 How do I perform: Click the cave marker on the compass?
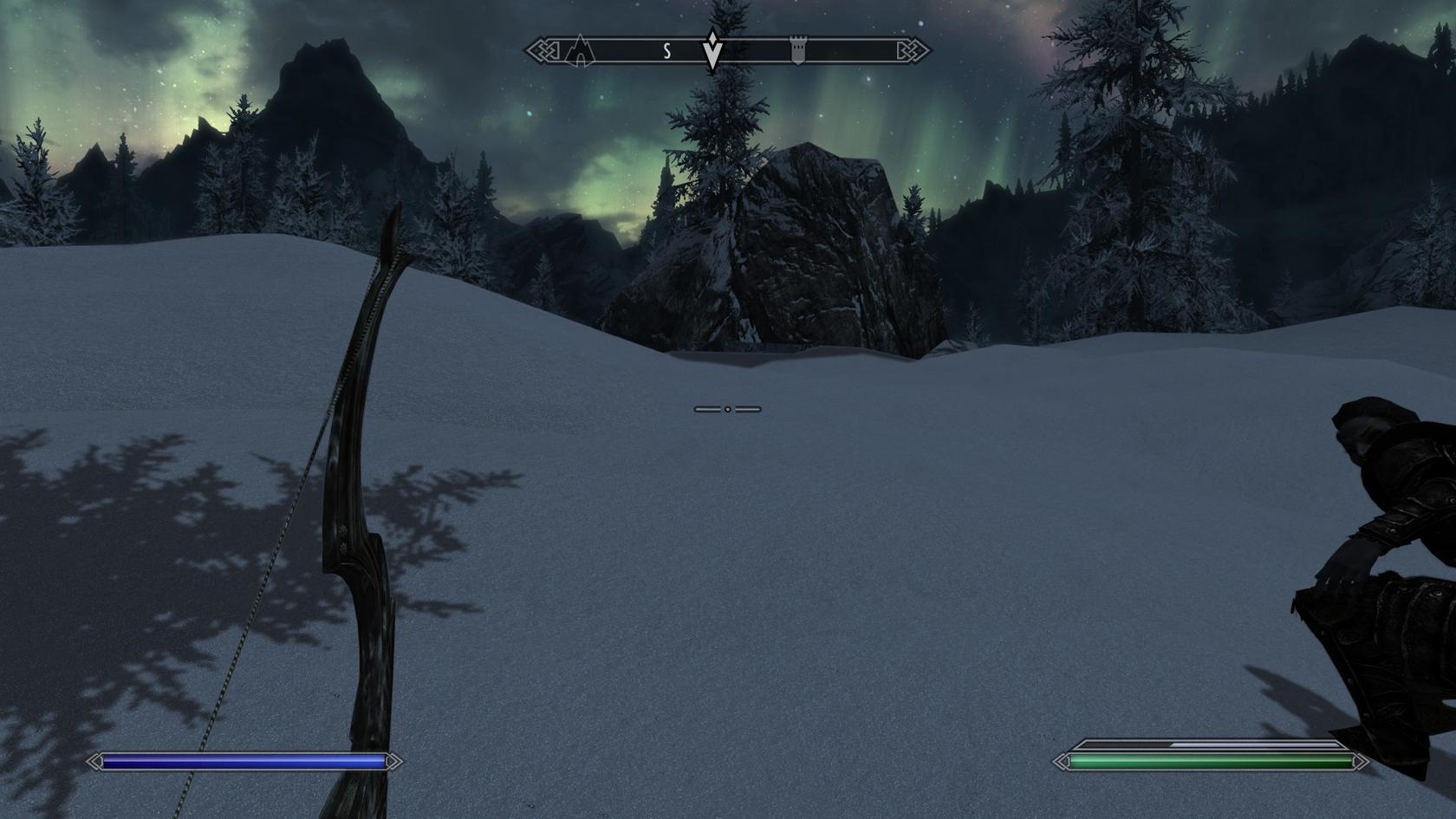coord(580,51)
